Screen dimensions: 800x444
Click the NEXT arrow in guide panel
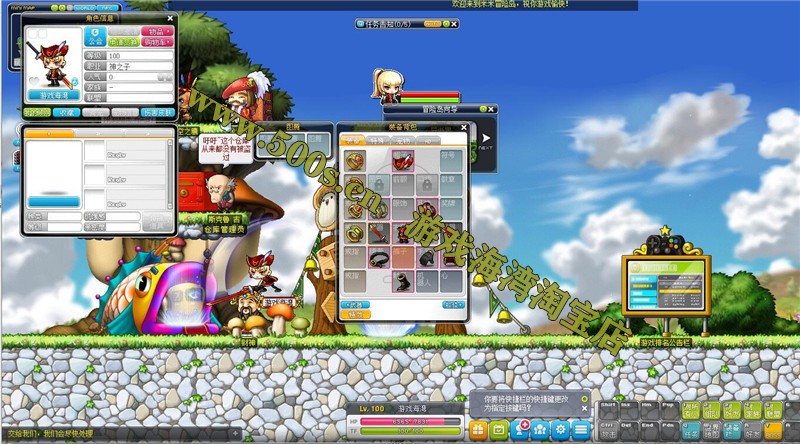point(486,140)
